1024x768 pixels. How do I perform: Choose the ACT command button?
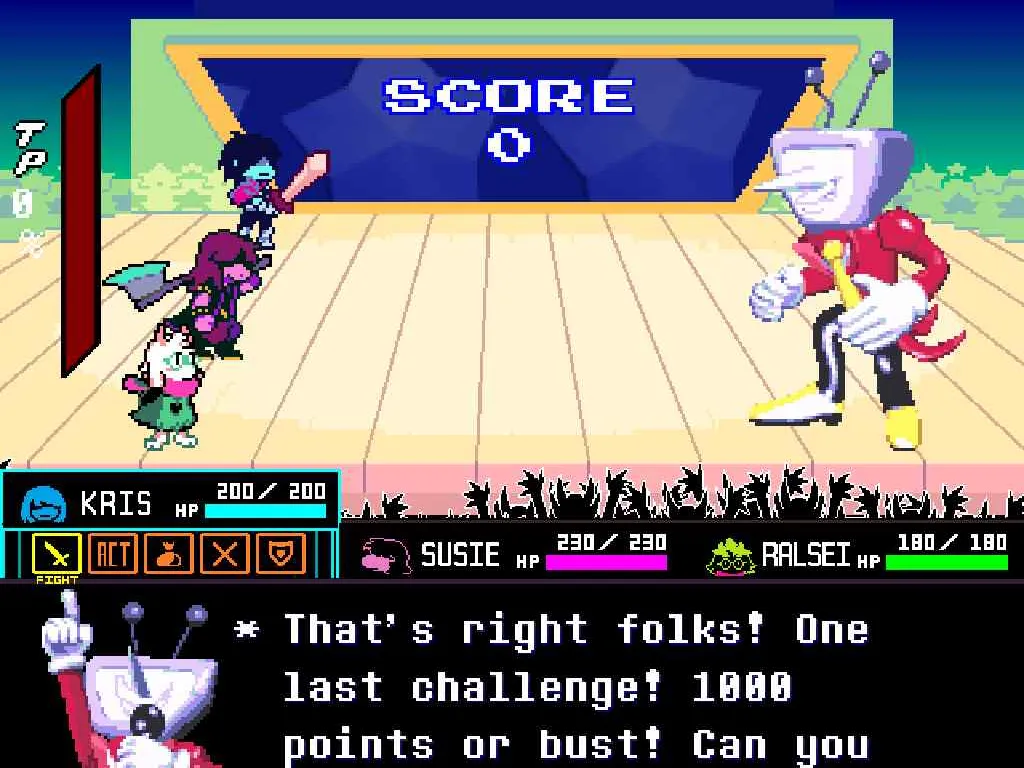(113, 552)
